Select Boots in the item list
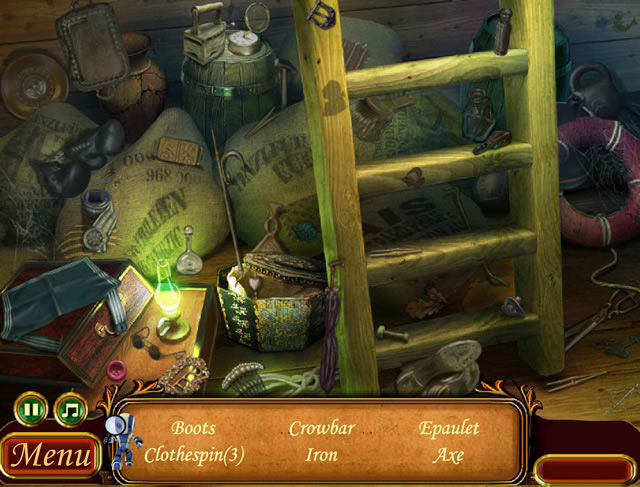 pos(193,429)
